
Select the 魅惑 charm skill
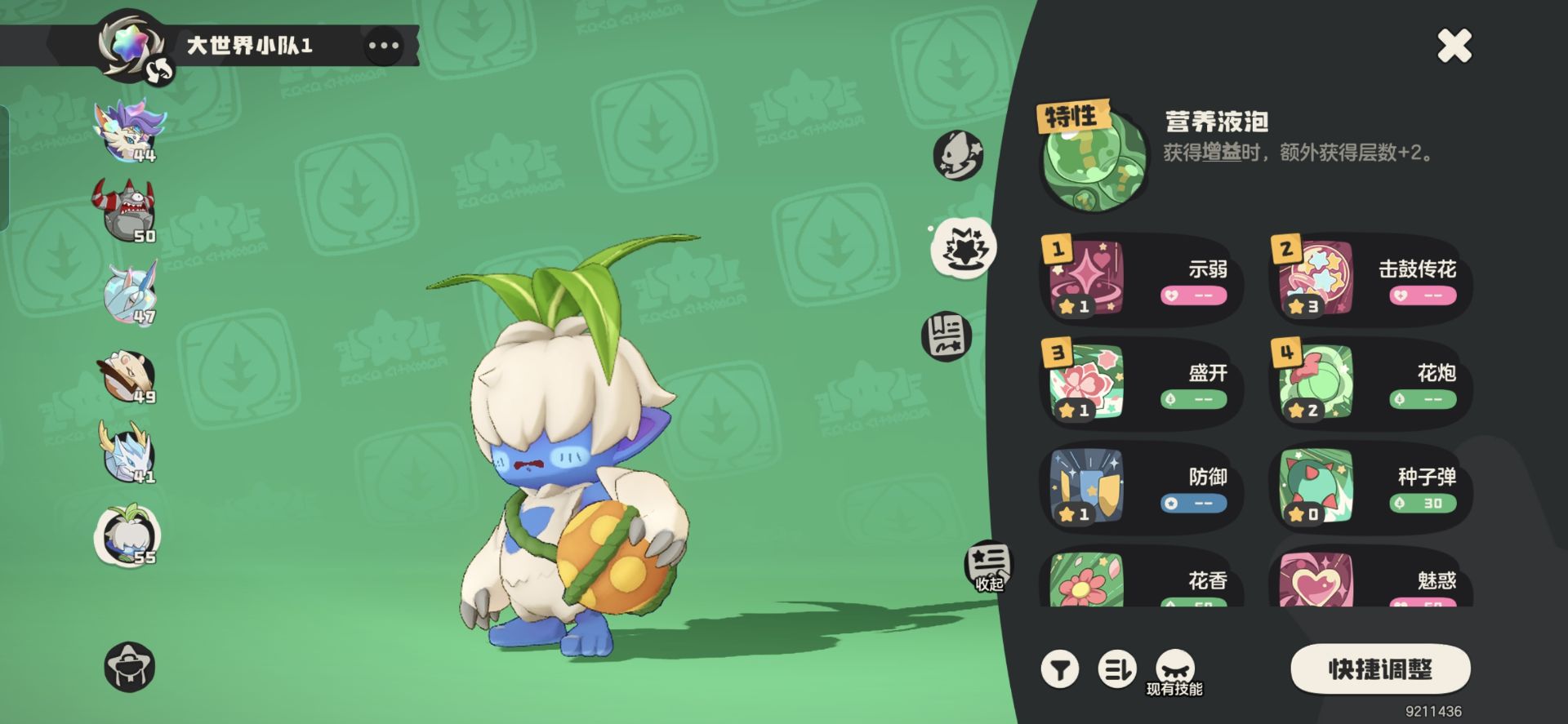point(1370,581)
